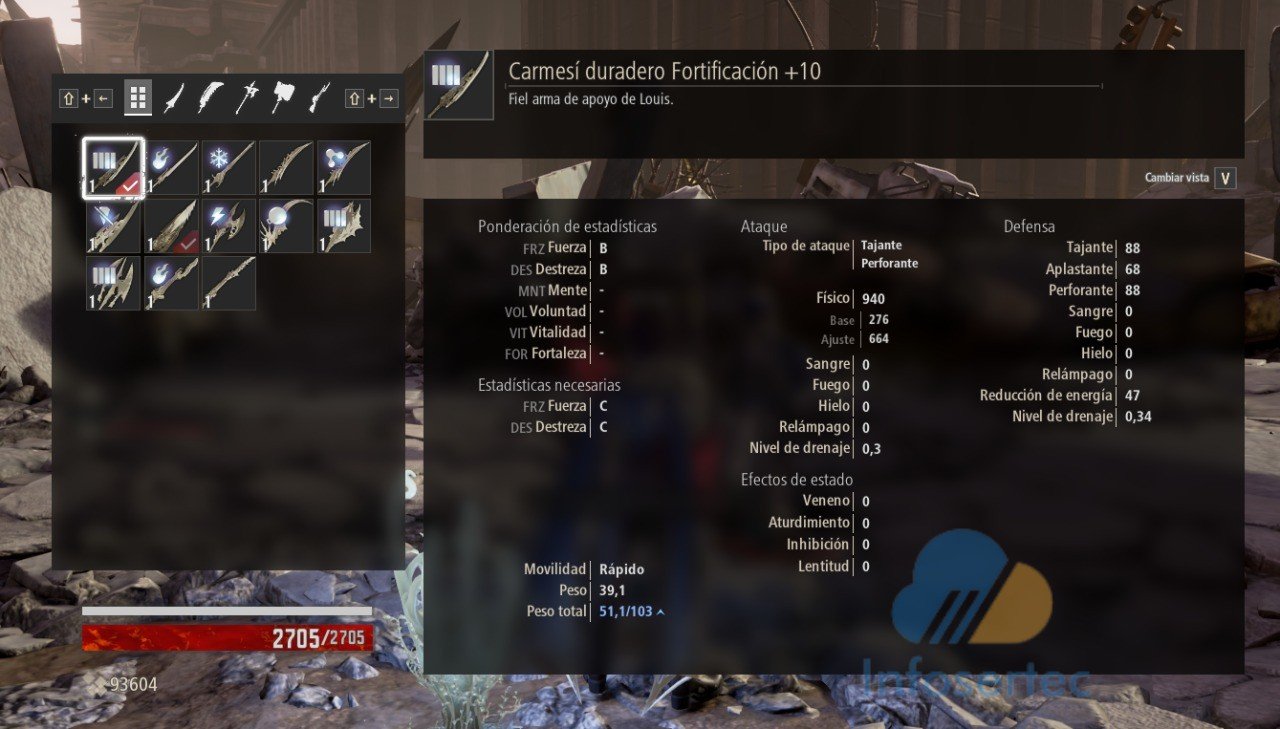Select the highlighted Carmesí duradero Fortificación slot
The image size is (1280, 729).
(x=113, y=168)
